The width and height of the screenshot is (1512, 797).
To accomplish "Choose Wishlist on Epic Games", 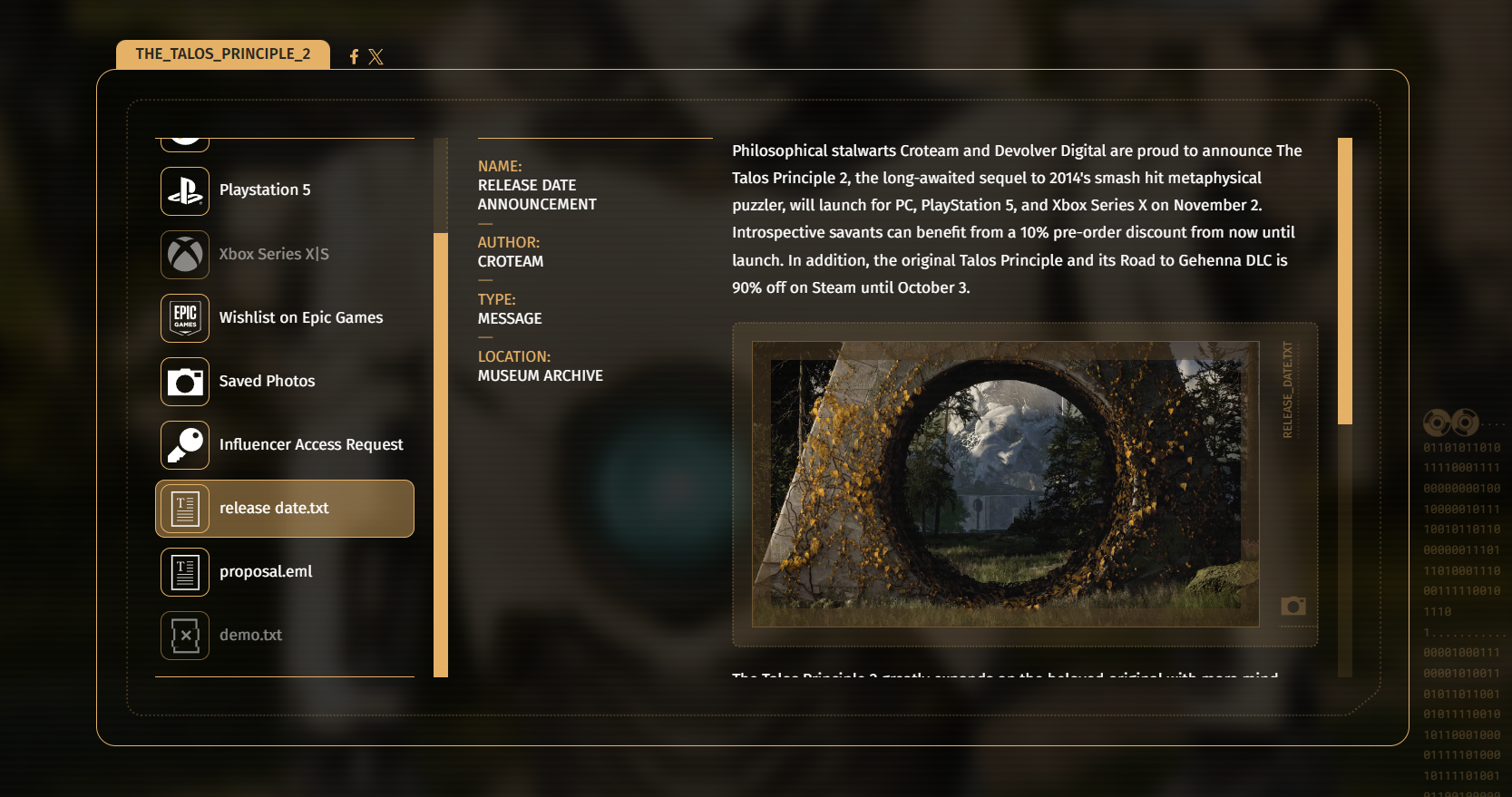I will 300,317.
